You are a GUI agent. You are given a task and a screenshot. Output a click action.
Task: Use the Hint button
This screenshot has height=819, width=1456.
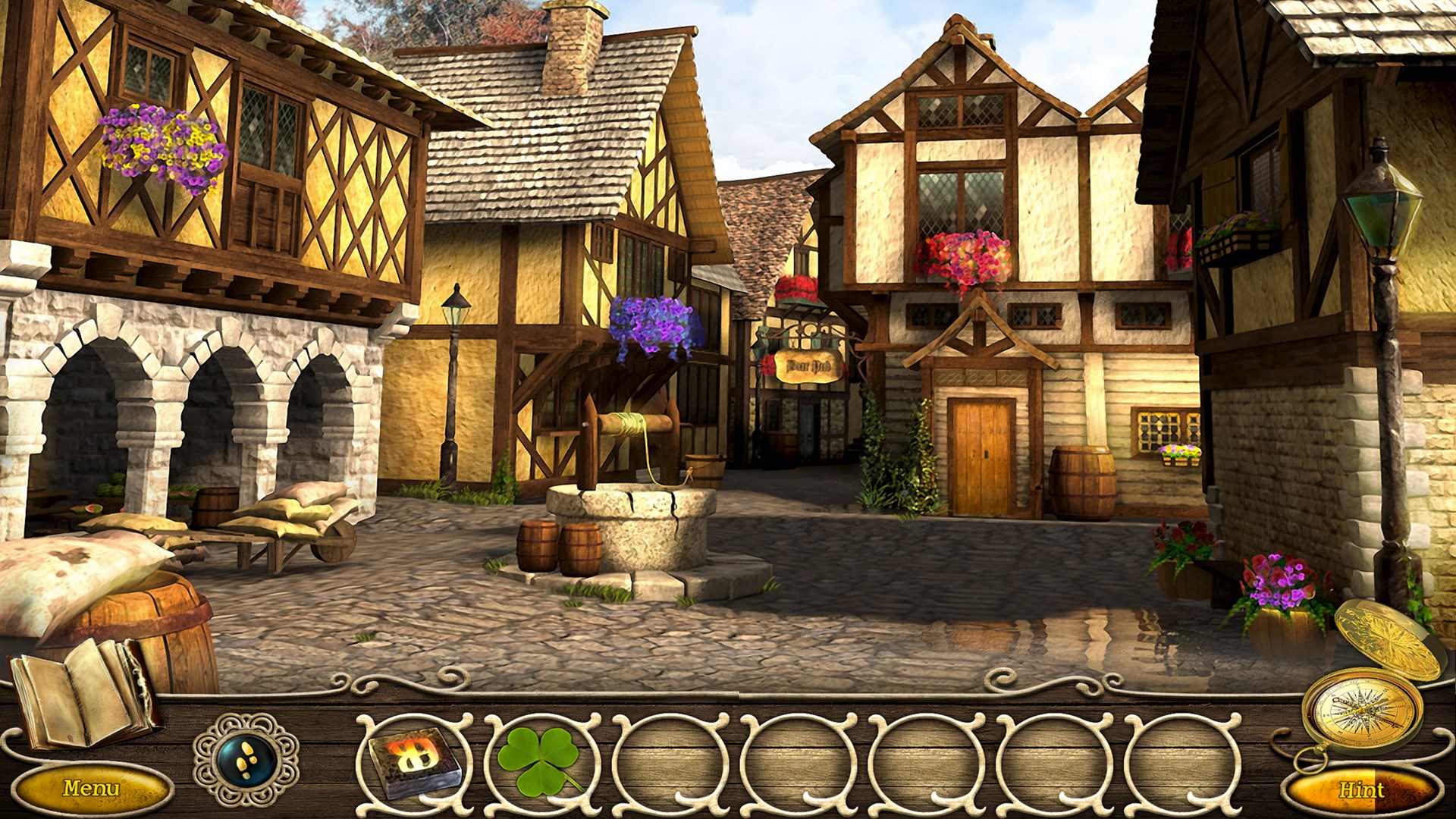(1361, 790)
